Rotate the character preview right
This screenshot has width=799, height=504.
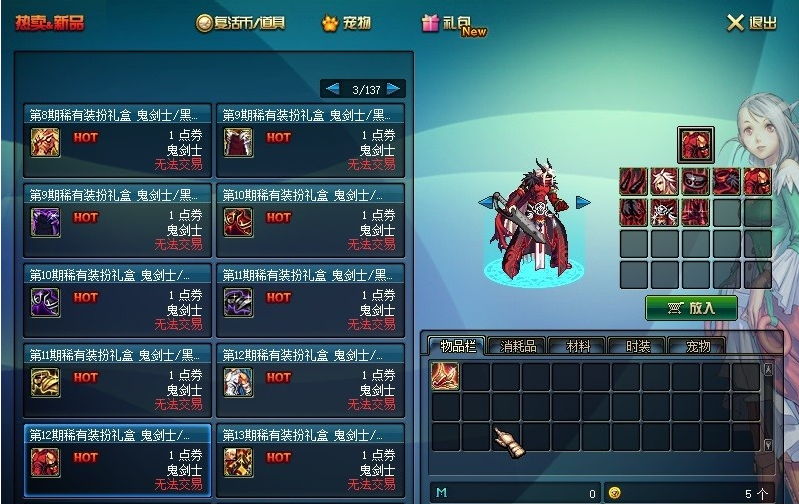582,203
